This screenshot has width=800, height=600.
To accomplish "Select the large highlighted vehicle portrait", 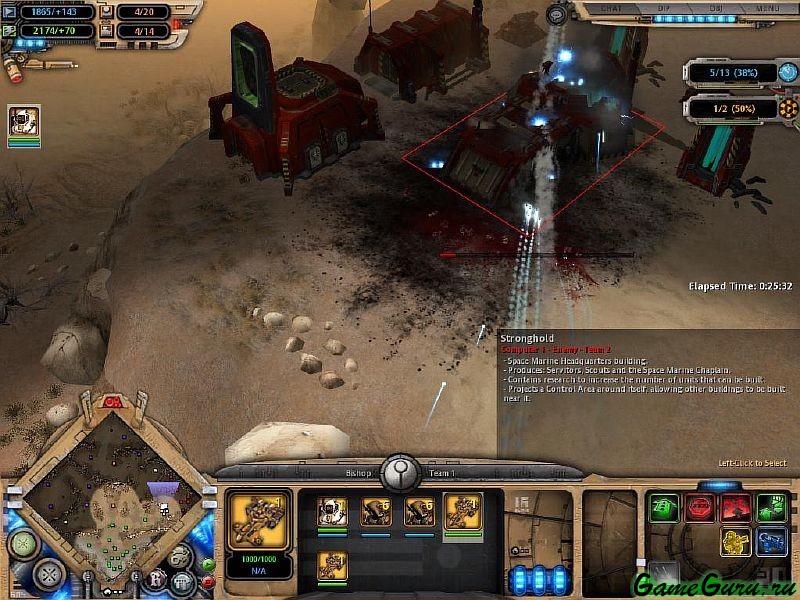I will click(x=260, y=520).
